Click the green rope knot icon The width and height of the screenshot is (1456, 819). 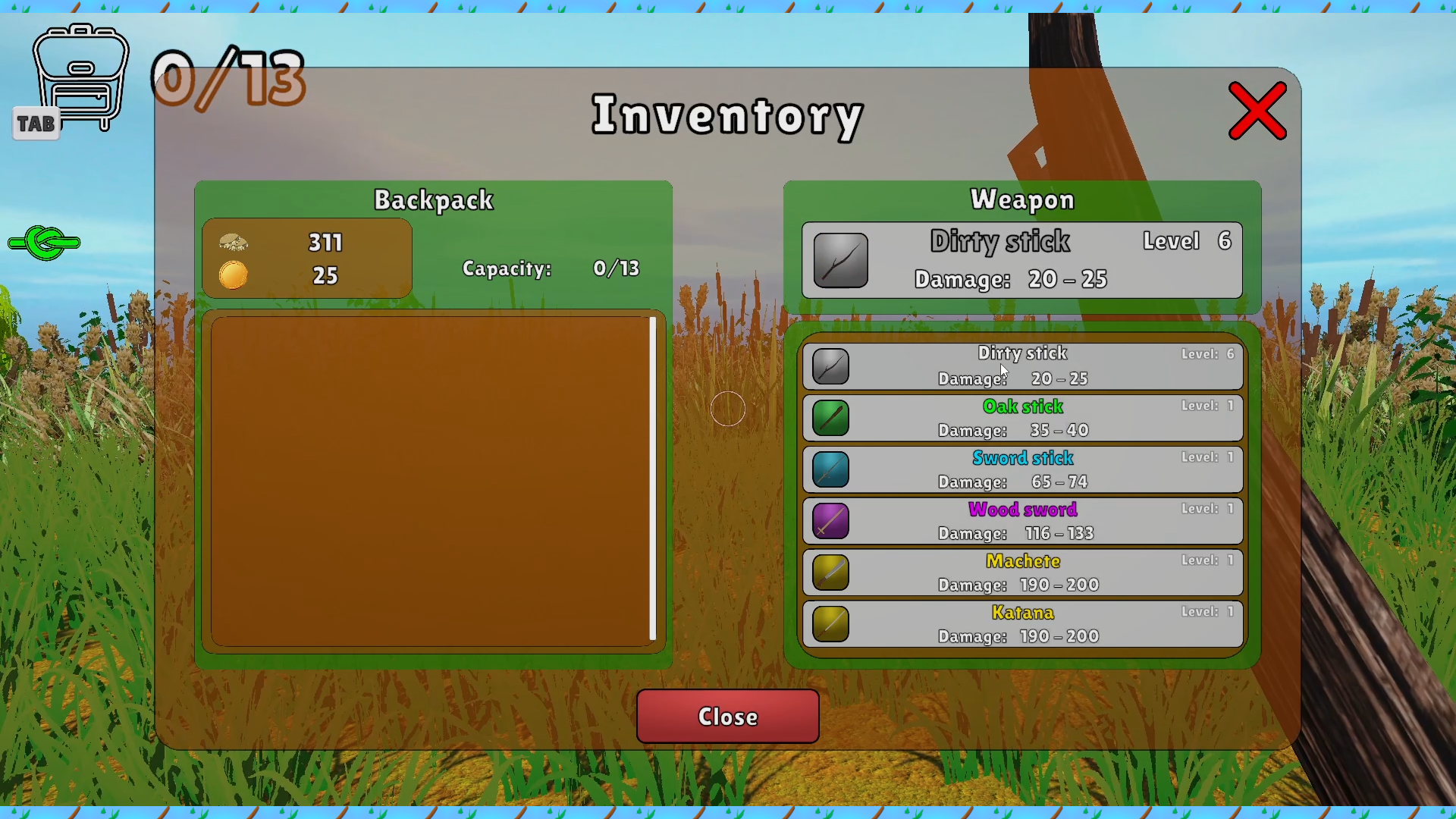(x=43, y=243)
